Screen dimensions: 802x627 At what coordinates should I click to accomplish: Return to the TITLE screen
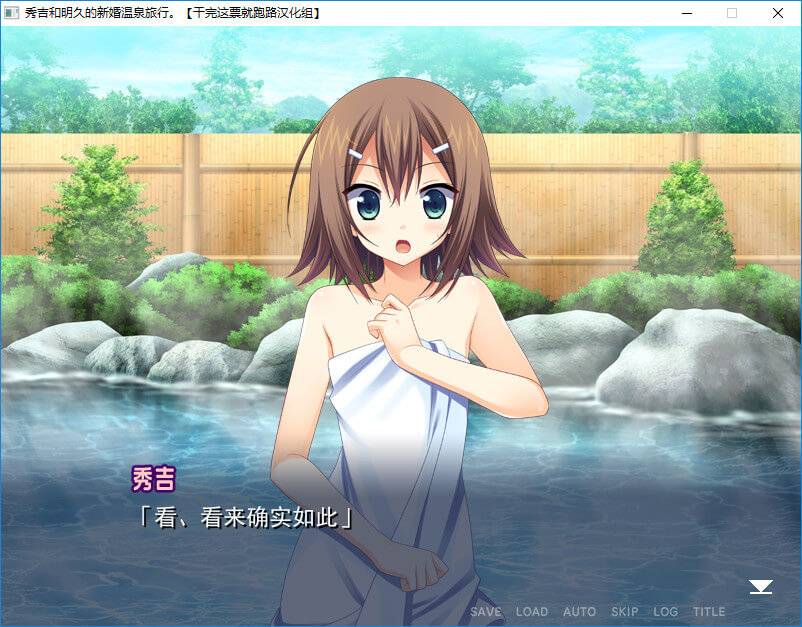709,611
